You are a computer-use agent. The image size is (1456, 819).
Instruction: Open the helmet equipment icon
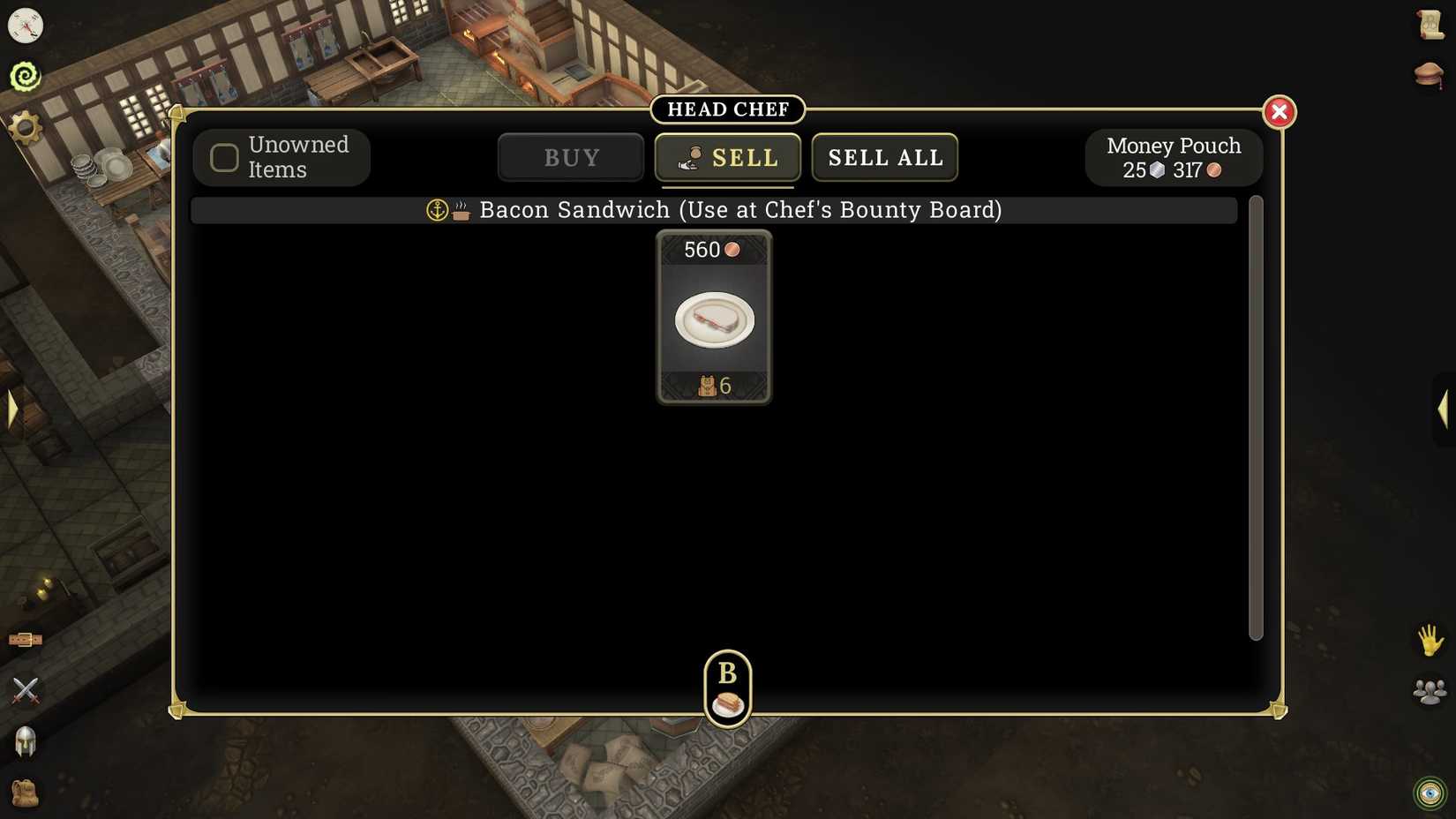click(26, 742)
